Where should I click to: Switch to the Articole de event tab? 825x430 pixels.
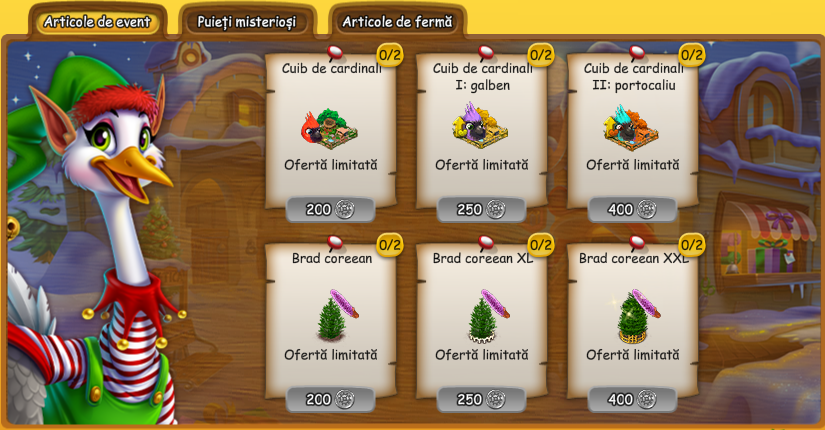pyautogui.click(x=97, y=21)
